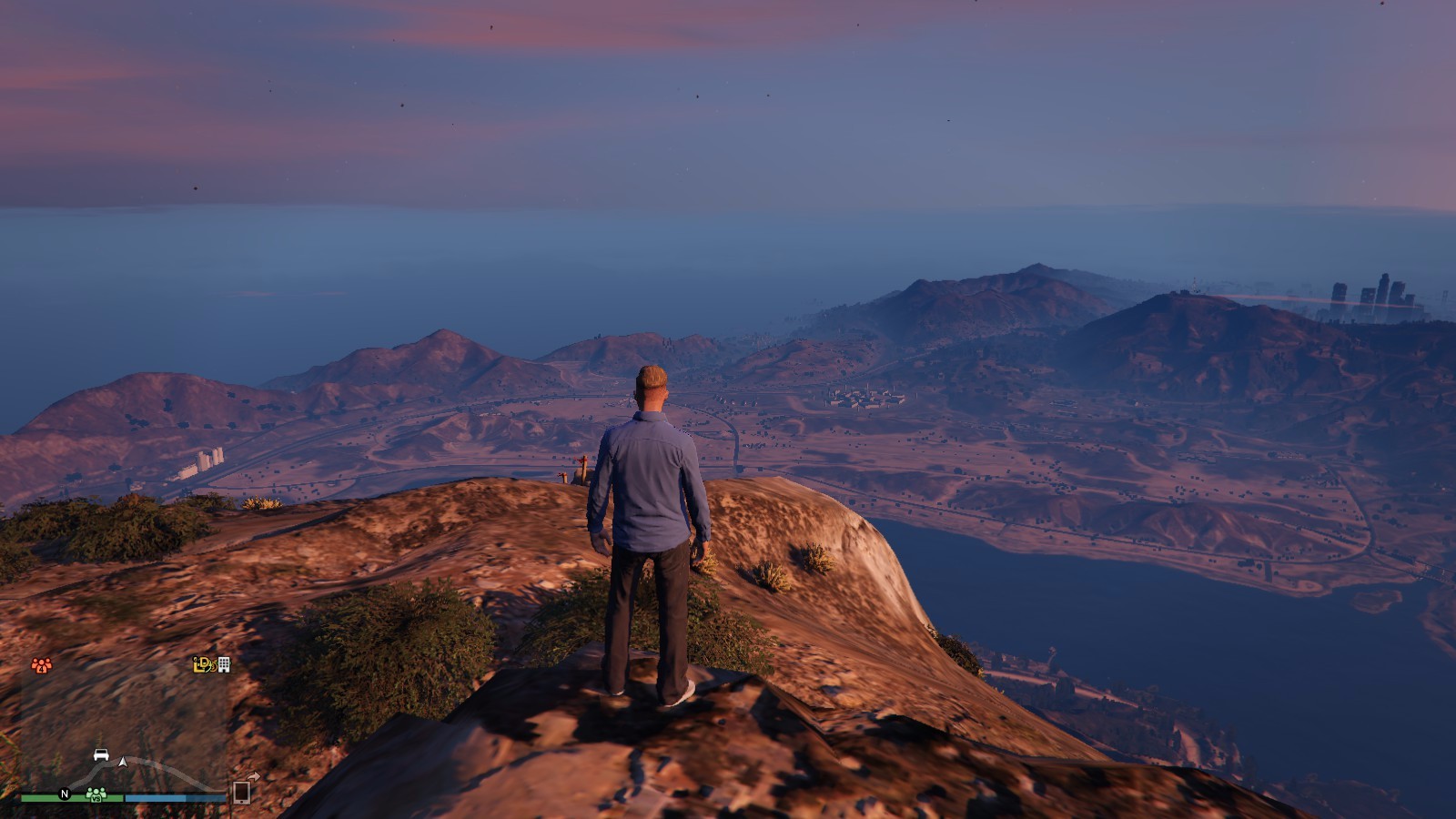Click the curved arrow above the phone icon
This screenshot has height=819, width=1456.
click(252, 776)
